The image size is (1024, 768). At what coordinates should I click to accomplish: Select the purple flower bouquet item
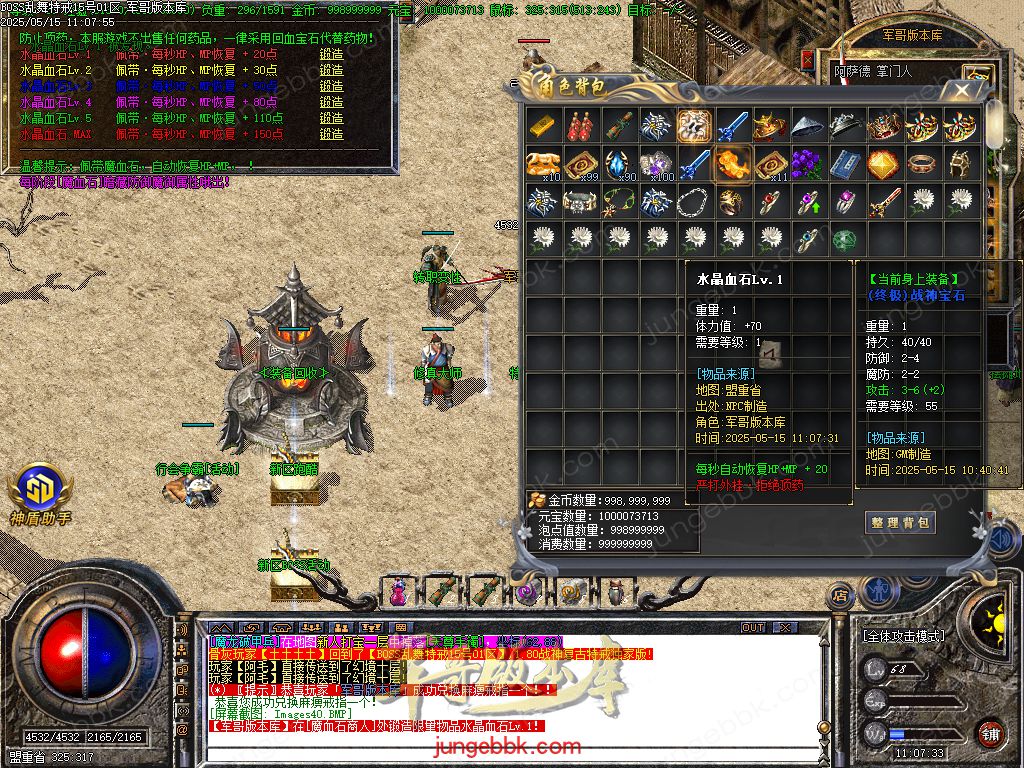809,164
